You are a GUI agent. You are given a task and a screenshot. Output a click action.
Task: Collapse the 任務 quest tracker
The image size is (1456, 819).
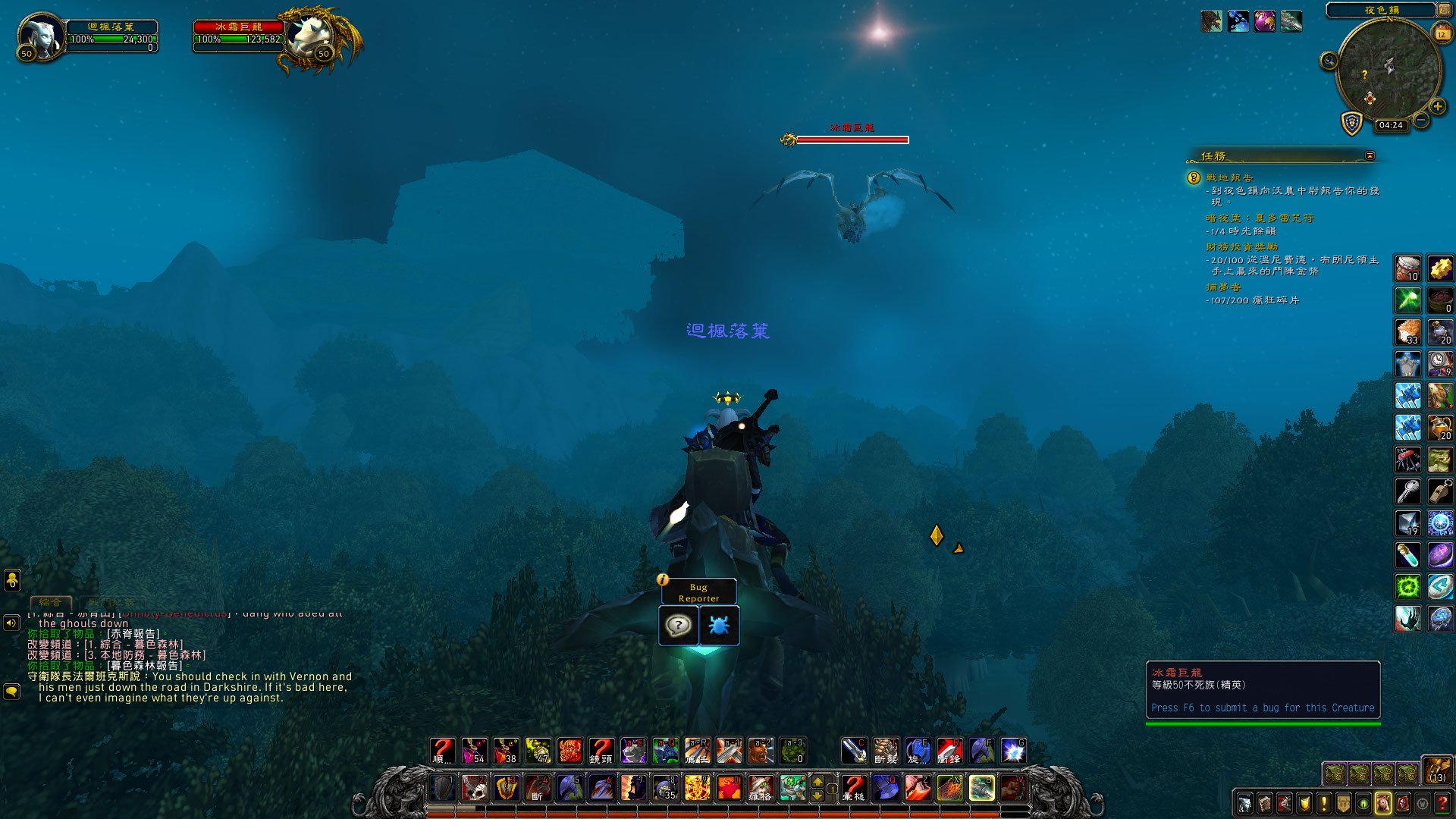click(x=1370, y=155)
